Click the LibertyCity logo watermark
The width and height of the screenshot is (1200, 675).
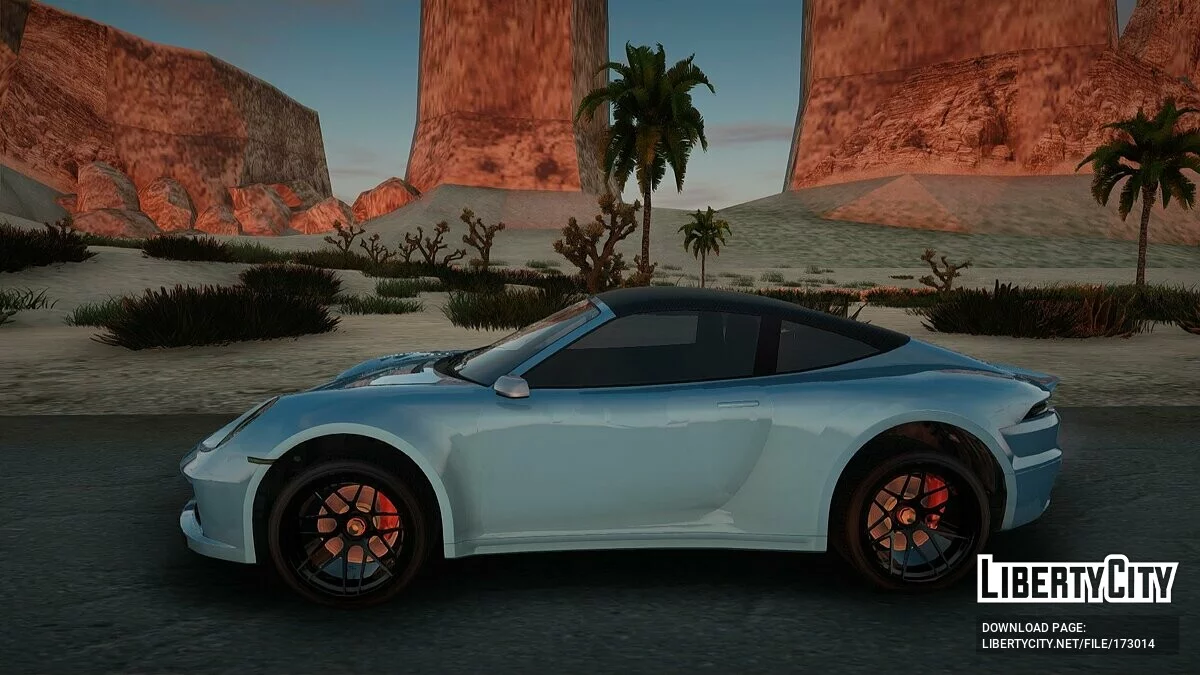click(x=1077, y=579)
